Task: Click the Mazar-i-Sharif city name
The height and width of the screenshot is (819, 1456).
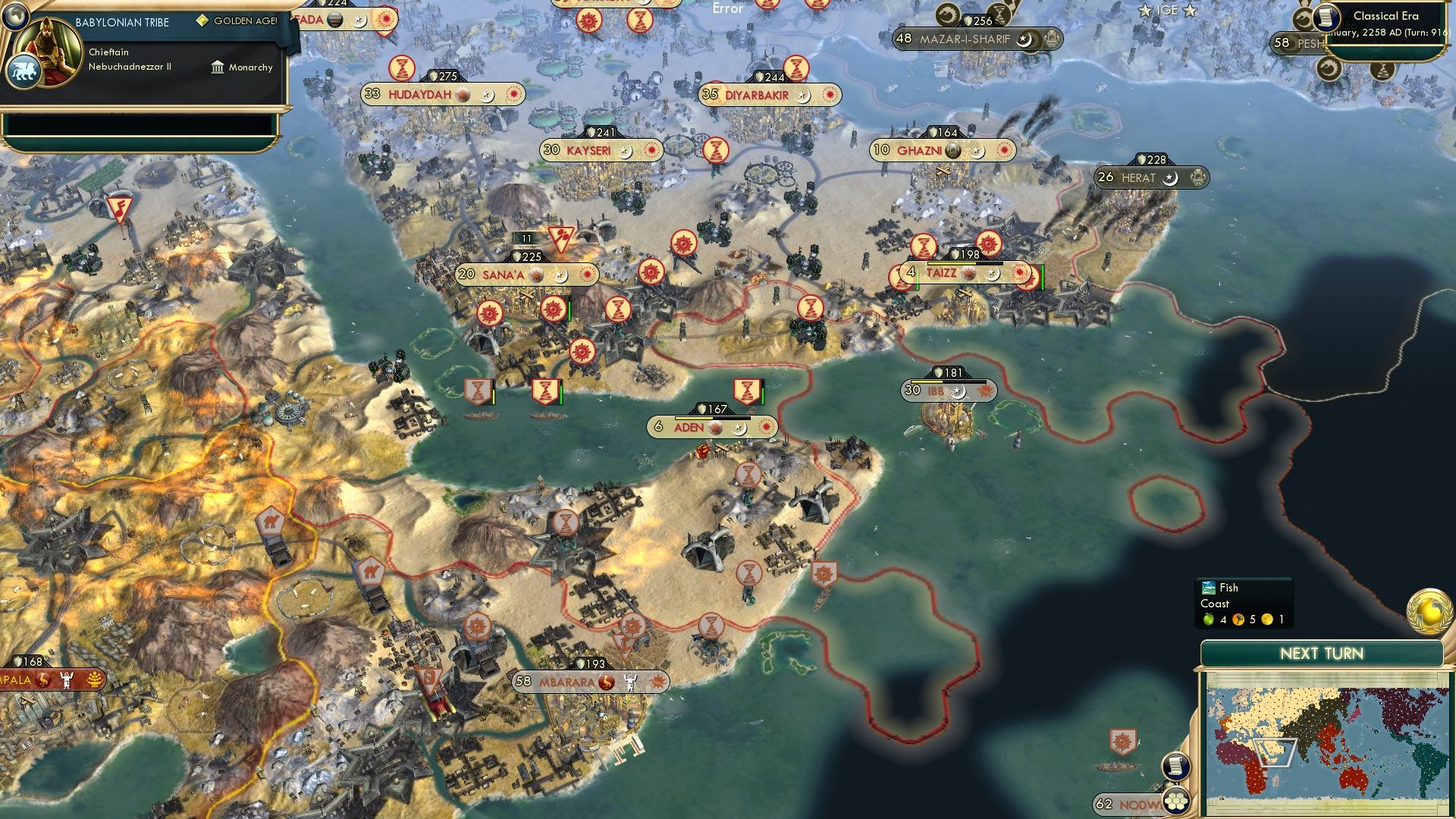Action: 965,37
